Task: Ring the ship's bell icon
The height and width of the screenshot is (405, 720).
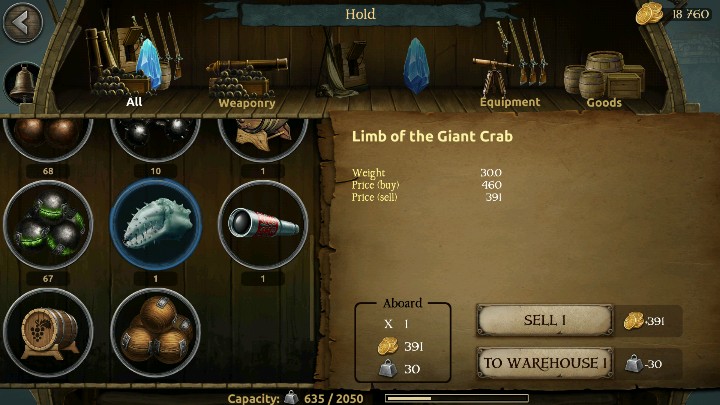Action: coord(22,82)
